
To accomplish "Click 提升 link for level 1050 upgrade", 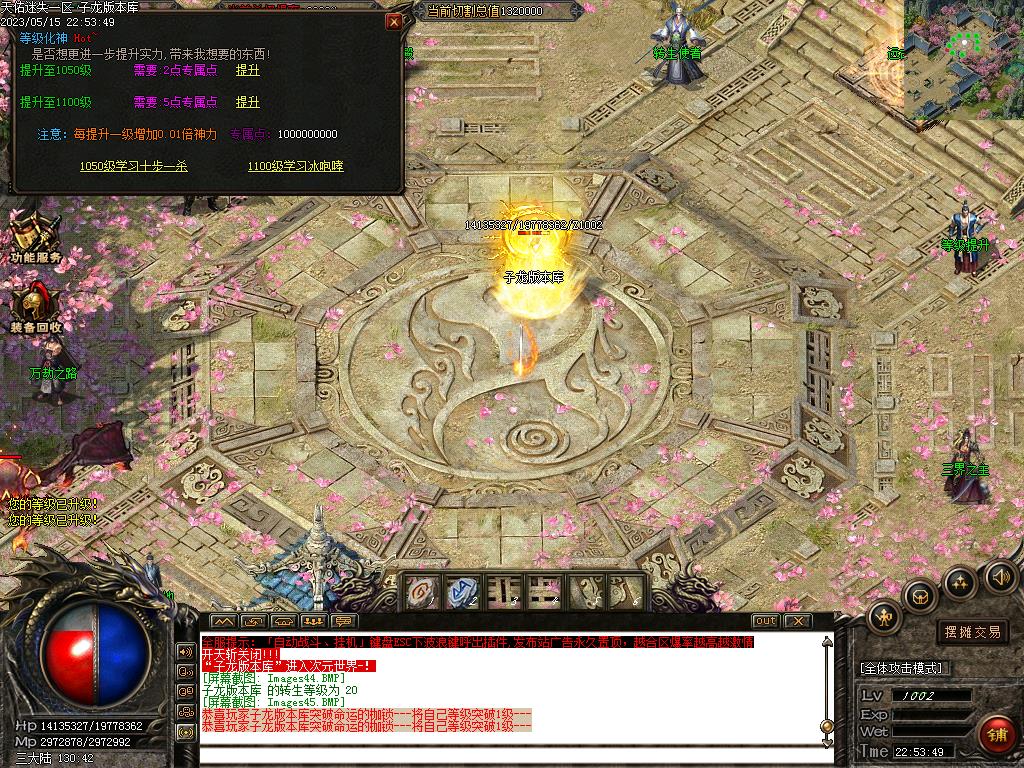I will 247,71.
